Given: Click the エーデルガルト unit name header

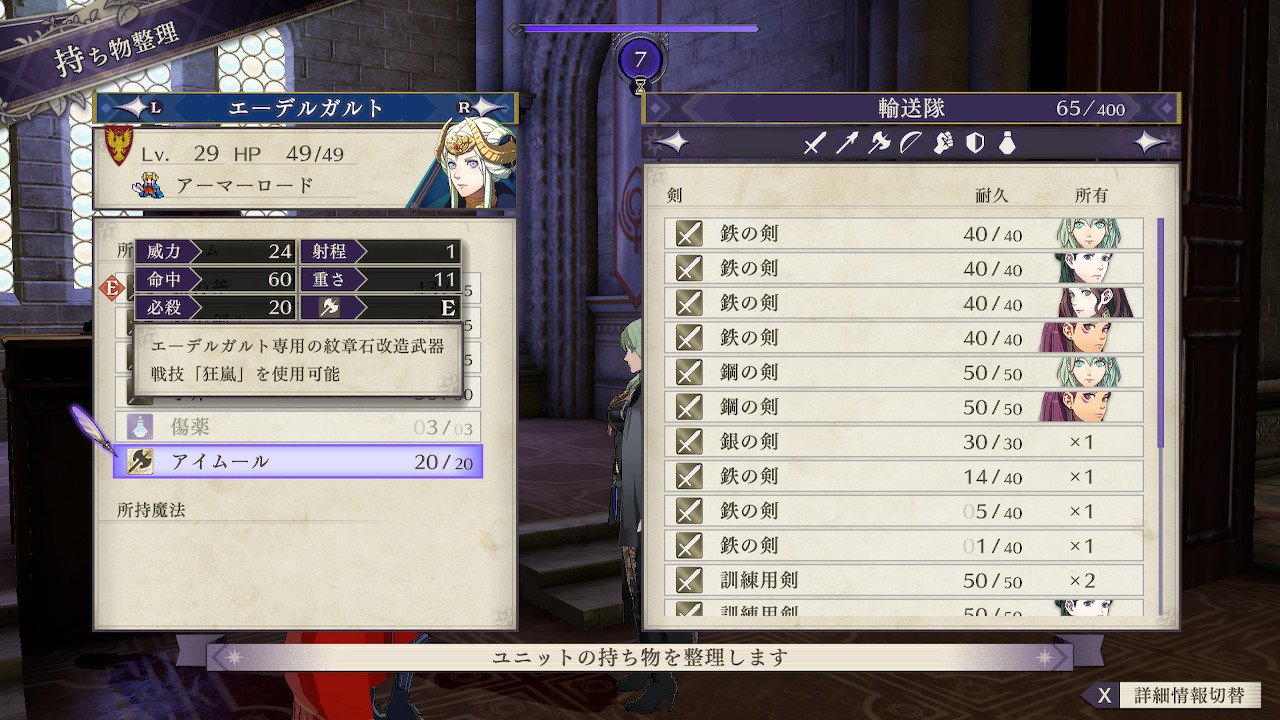Looking at the screenshot, I should pos(306,108).
